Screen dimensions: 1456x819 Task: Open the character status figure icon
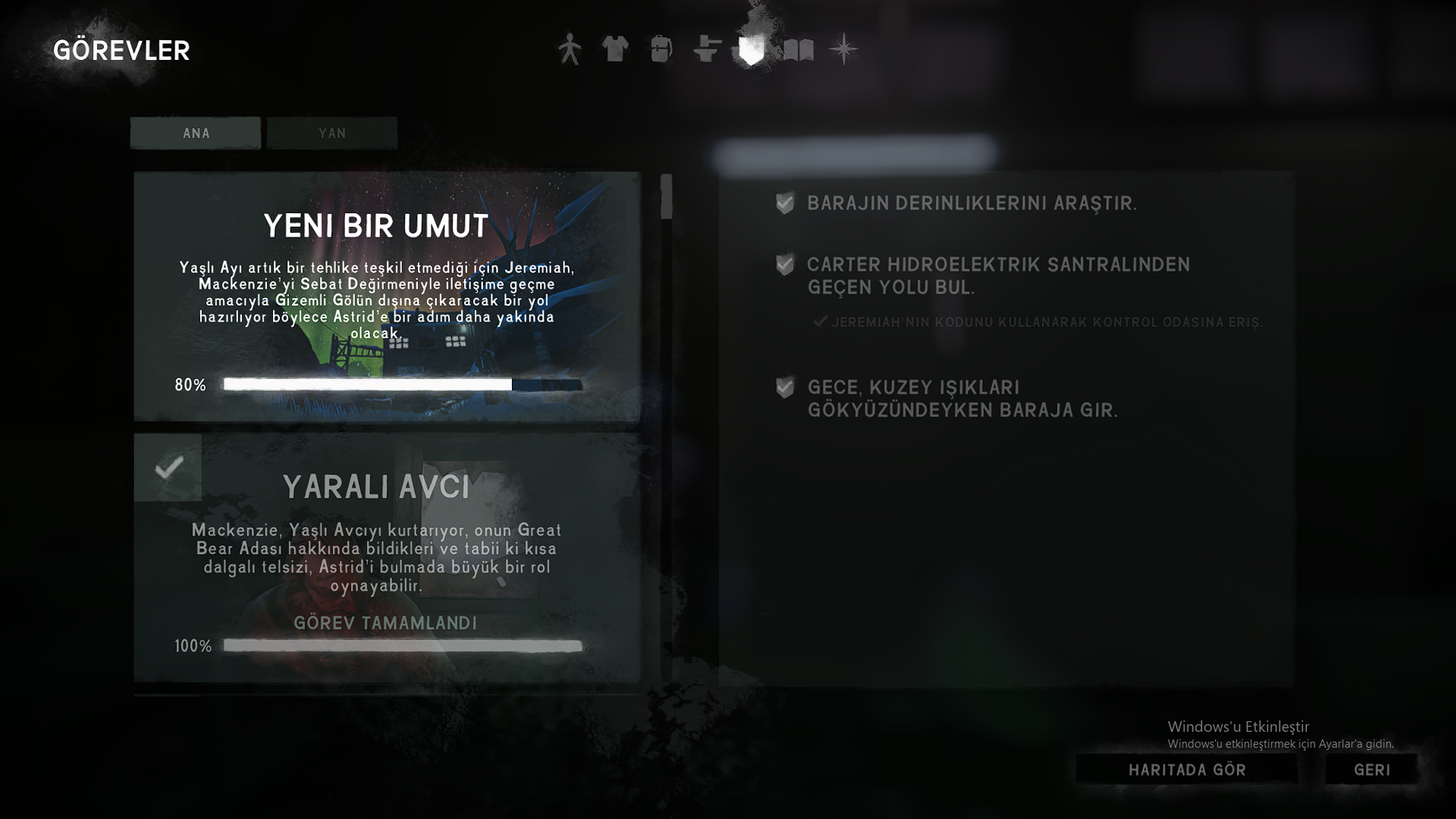[570, 49]
